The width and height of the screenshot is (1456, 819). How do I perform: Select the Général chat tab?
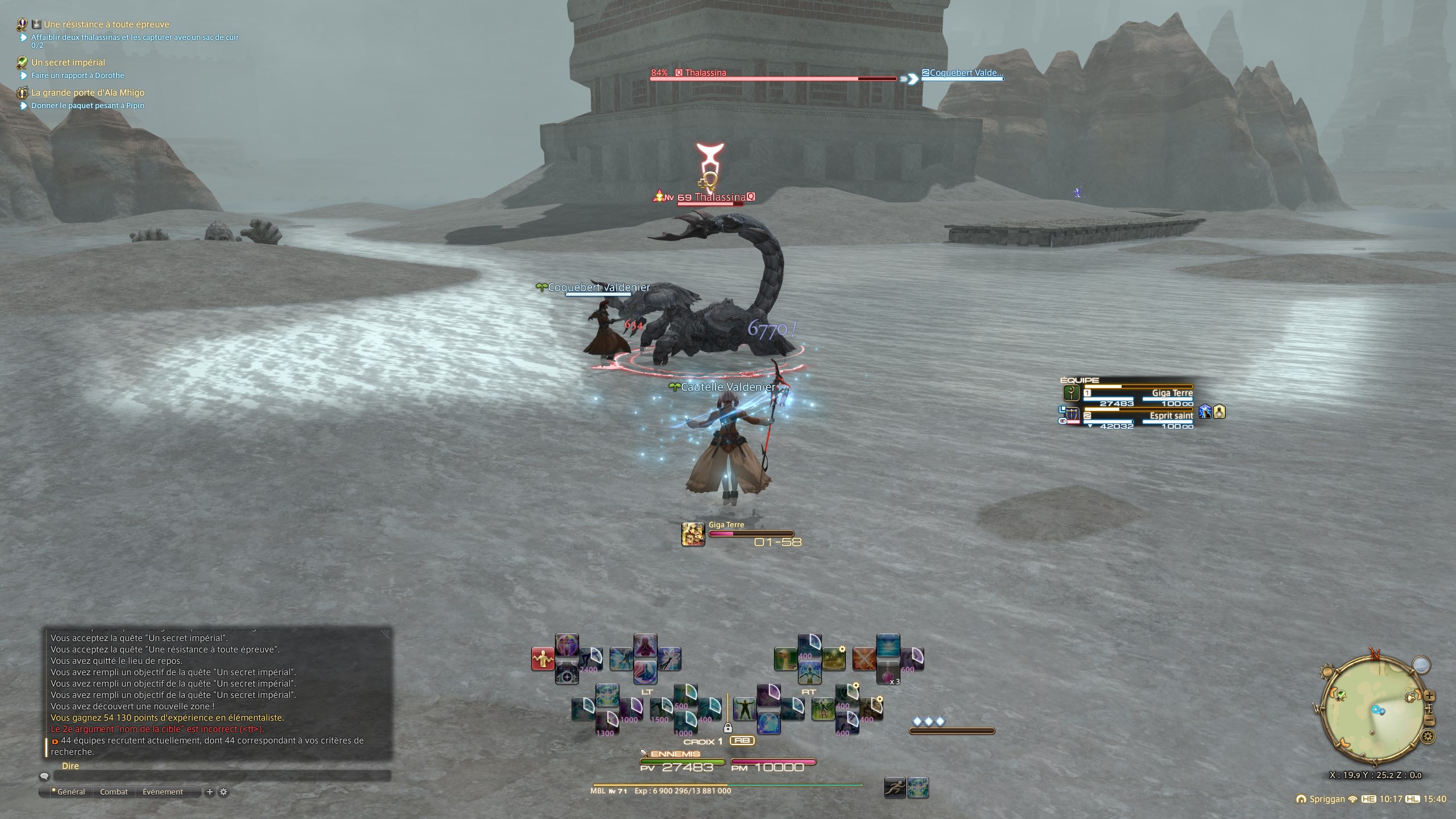[x=71, y=792]
